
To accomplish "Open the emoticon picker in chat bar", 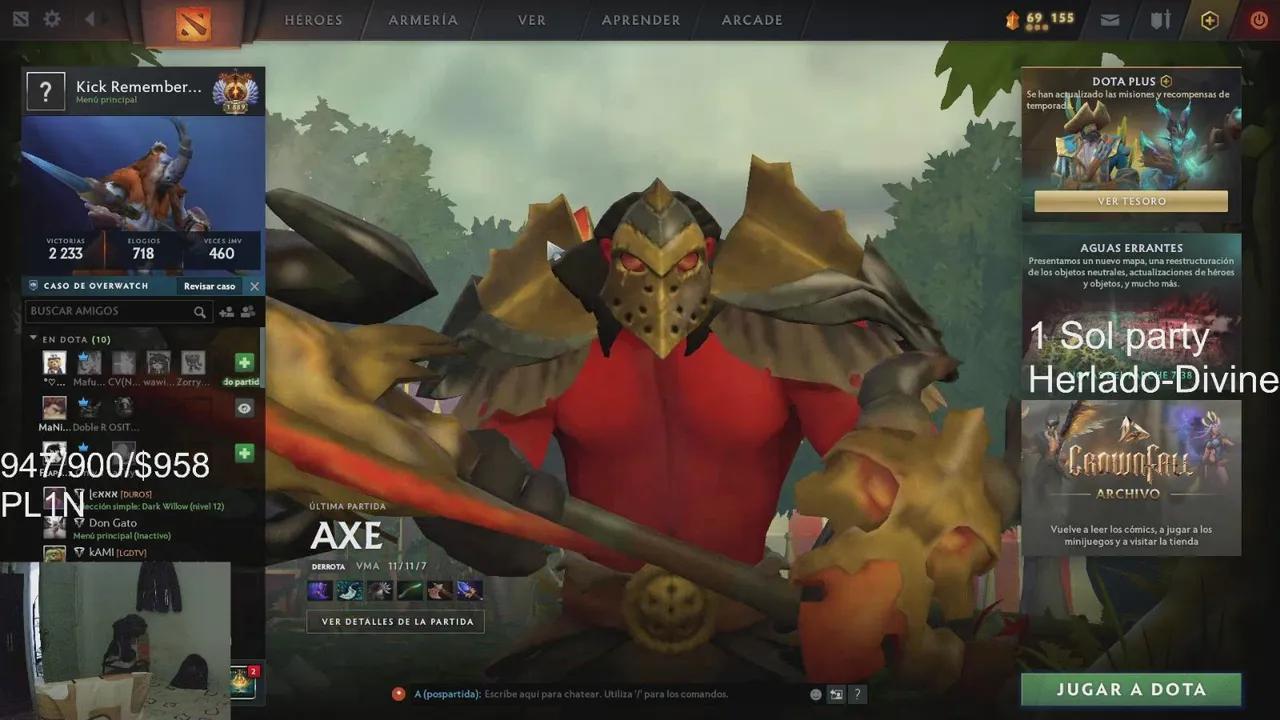I will click(x=815, y=694).
